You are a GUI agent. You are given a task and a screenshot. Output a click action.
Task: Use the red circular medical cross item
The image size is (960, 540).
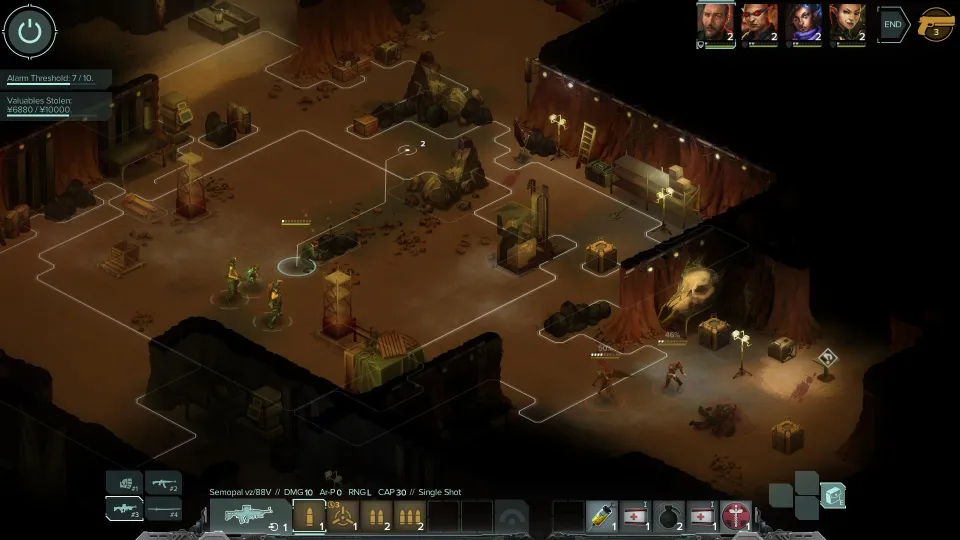tap(735, 516)
